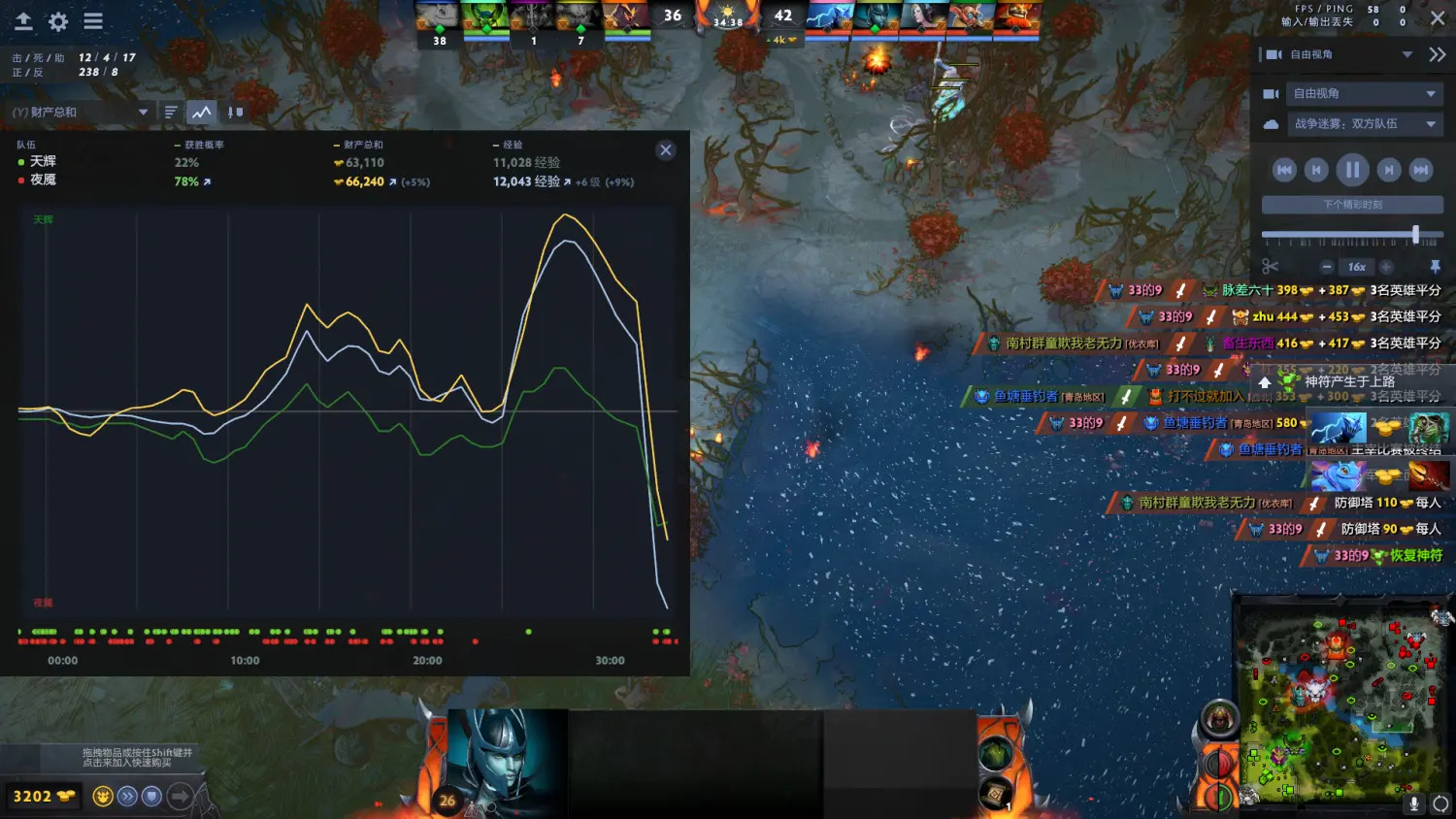
Task: Collapse replay panel with double-arrow button
Action: tap(1438, 55)
